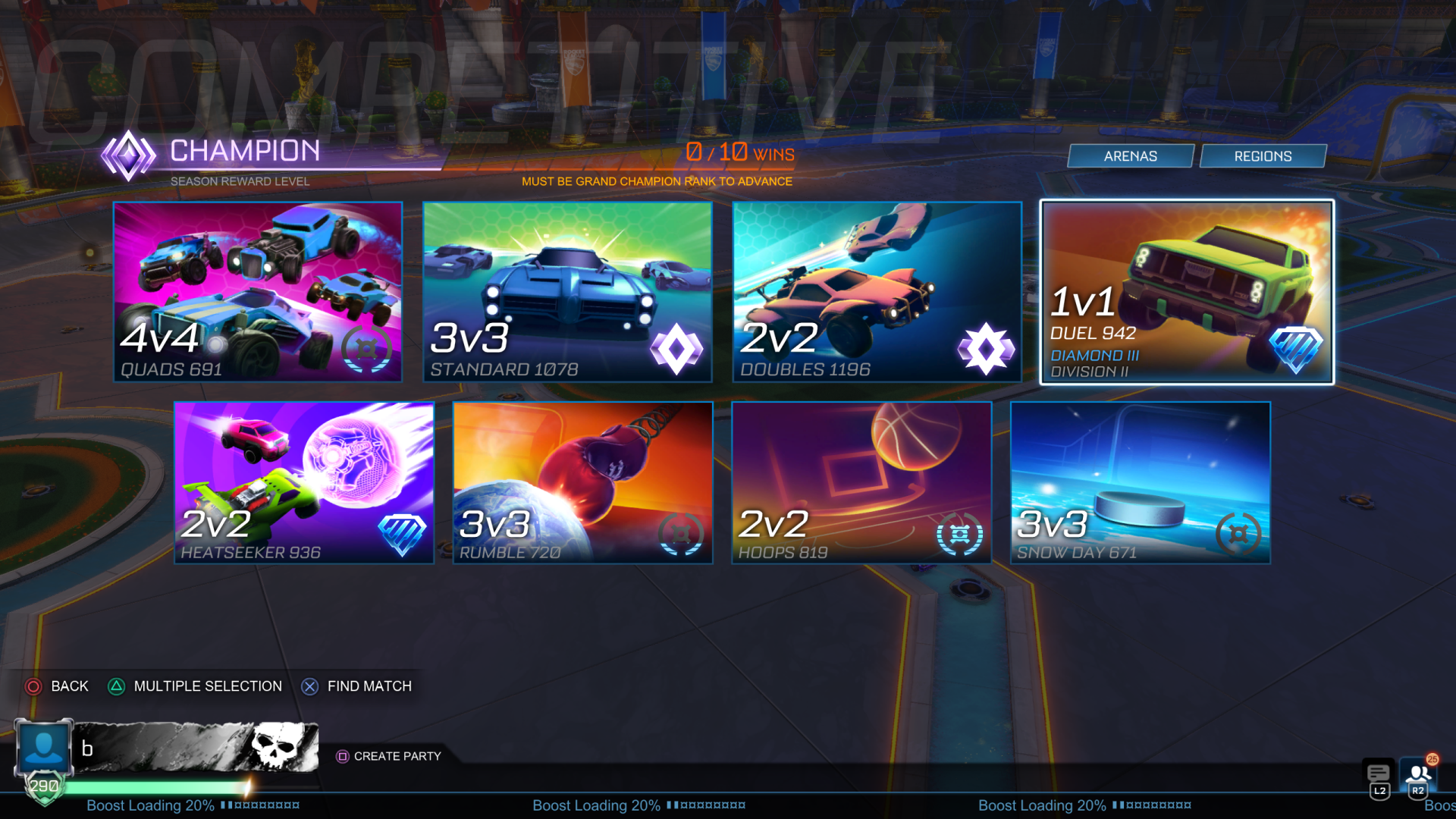This screenshot has width=1456, height=819.
Task: Toggle selection of the 4v4 Quads playlist
Action: [258, 292]
